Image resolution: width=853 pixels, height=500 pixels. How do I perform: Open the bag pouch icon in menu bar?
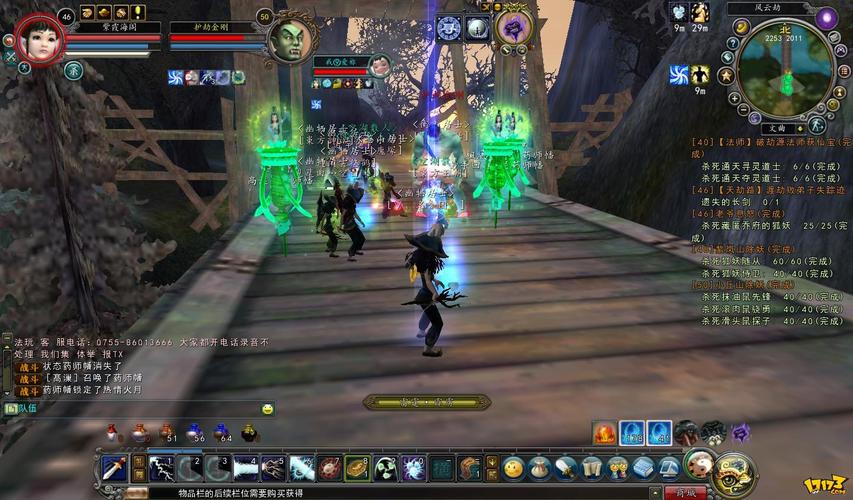(540, 467)
